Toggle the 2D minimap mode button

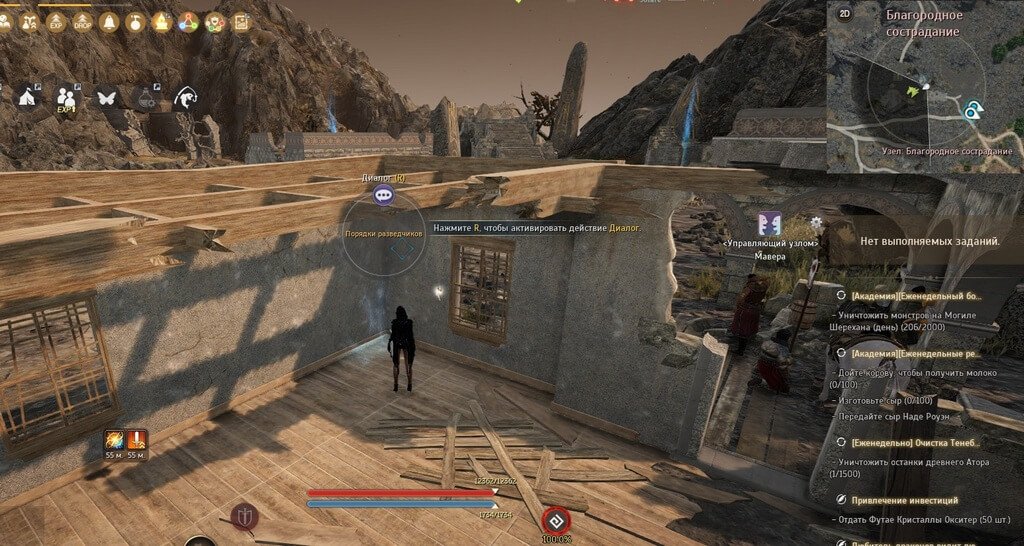coord(844,14)
